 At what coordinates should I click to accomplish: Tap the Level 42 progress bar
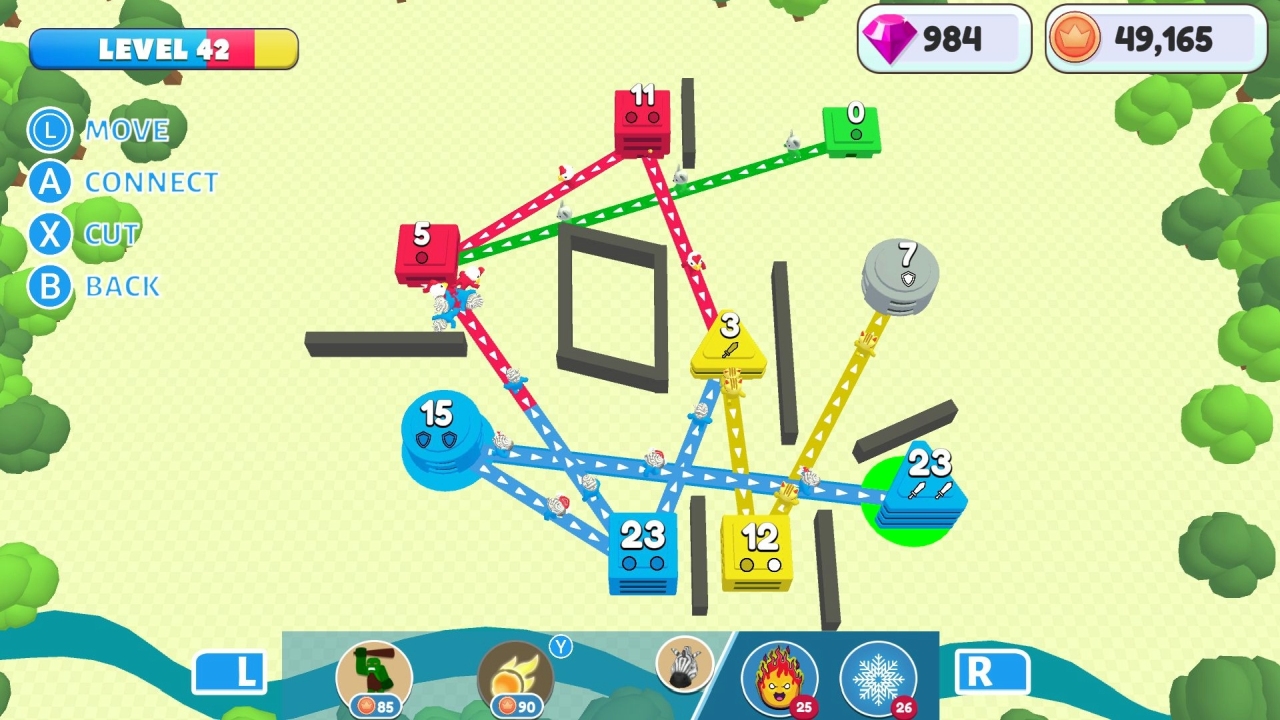165,48
